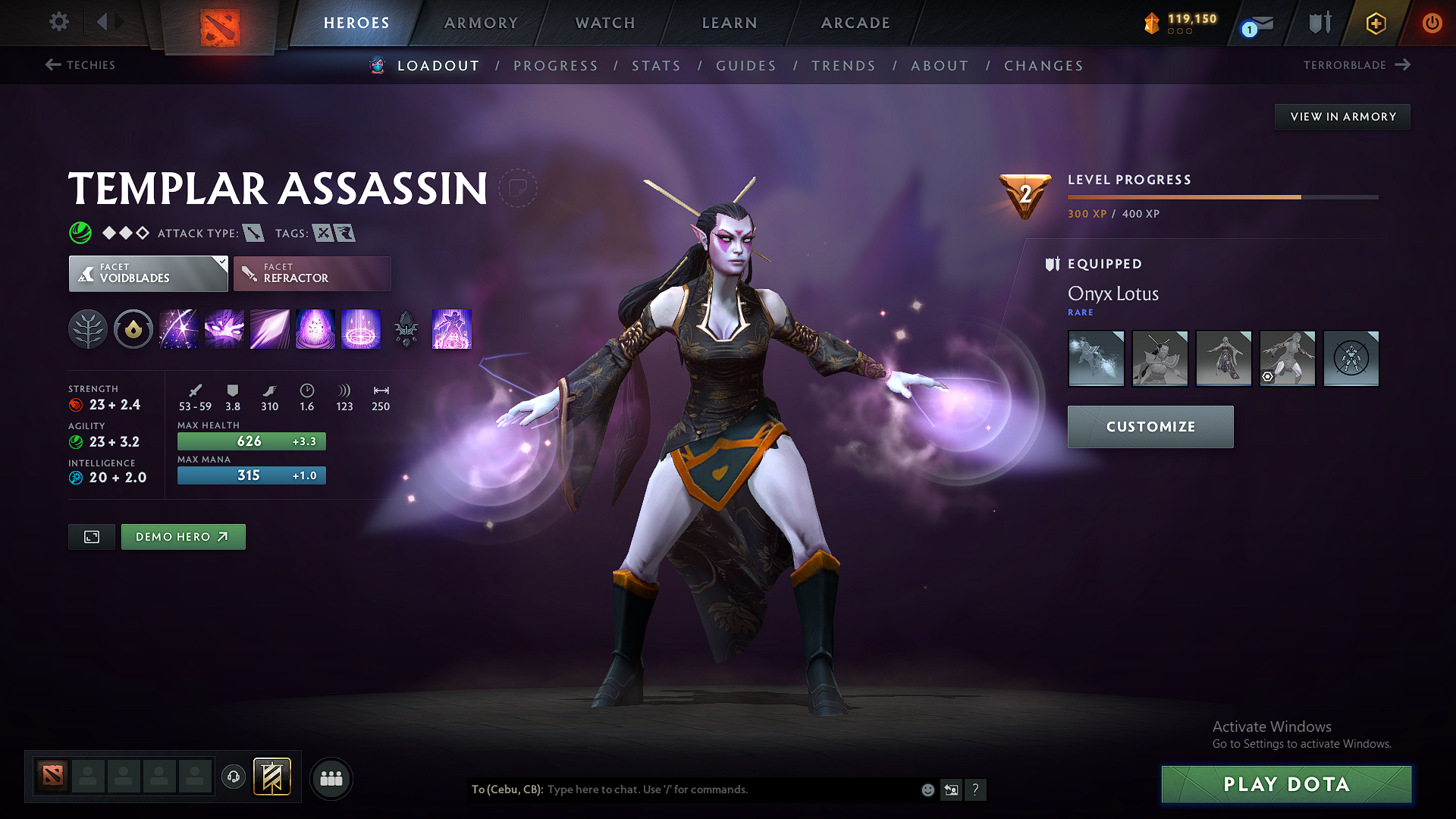Open the Customize loadout button
The width and height of the screenshot is (1456, 819).
(1150, 427)
